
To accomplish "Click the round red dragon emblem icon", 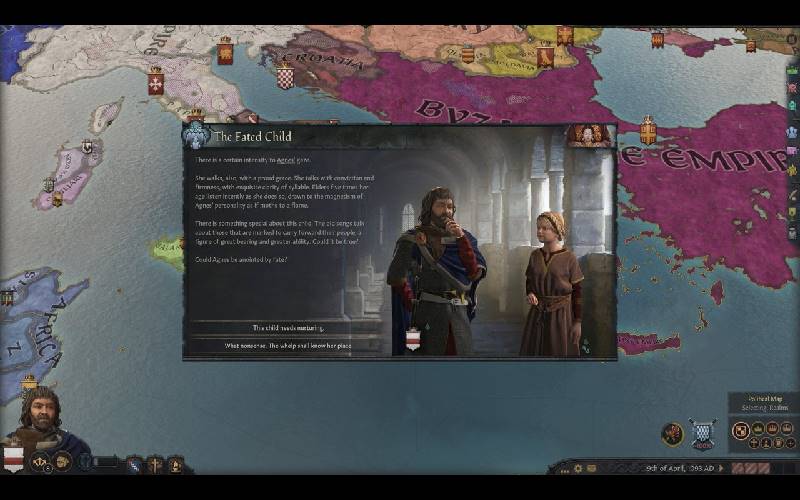I will click(672, 433).
